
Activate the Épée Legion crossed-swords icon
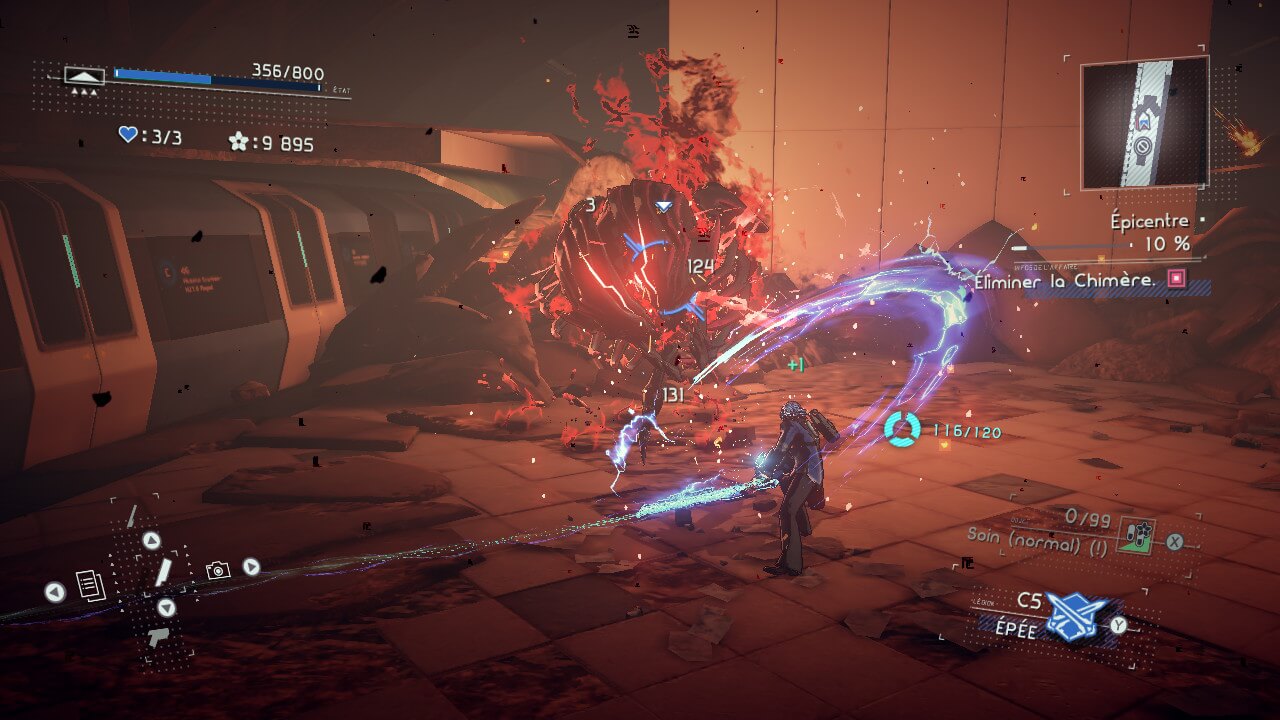pyautogui.click(x=1076, y=616)
